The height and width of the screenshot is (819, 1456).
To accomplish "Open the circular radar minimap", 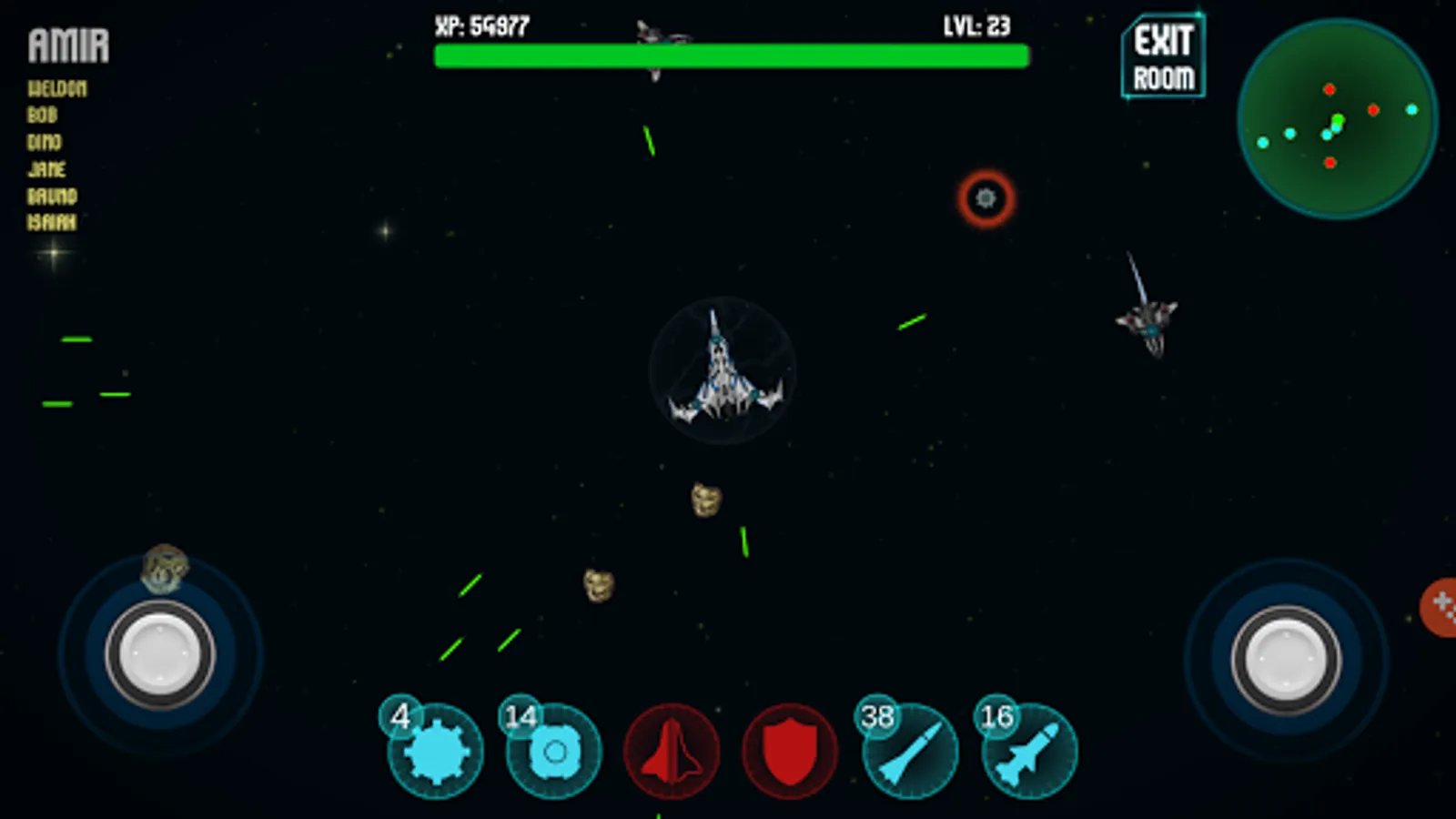I will click(x=1337, y=119).
